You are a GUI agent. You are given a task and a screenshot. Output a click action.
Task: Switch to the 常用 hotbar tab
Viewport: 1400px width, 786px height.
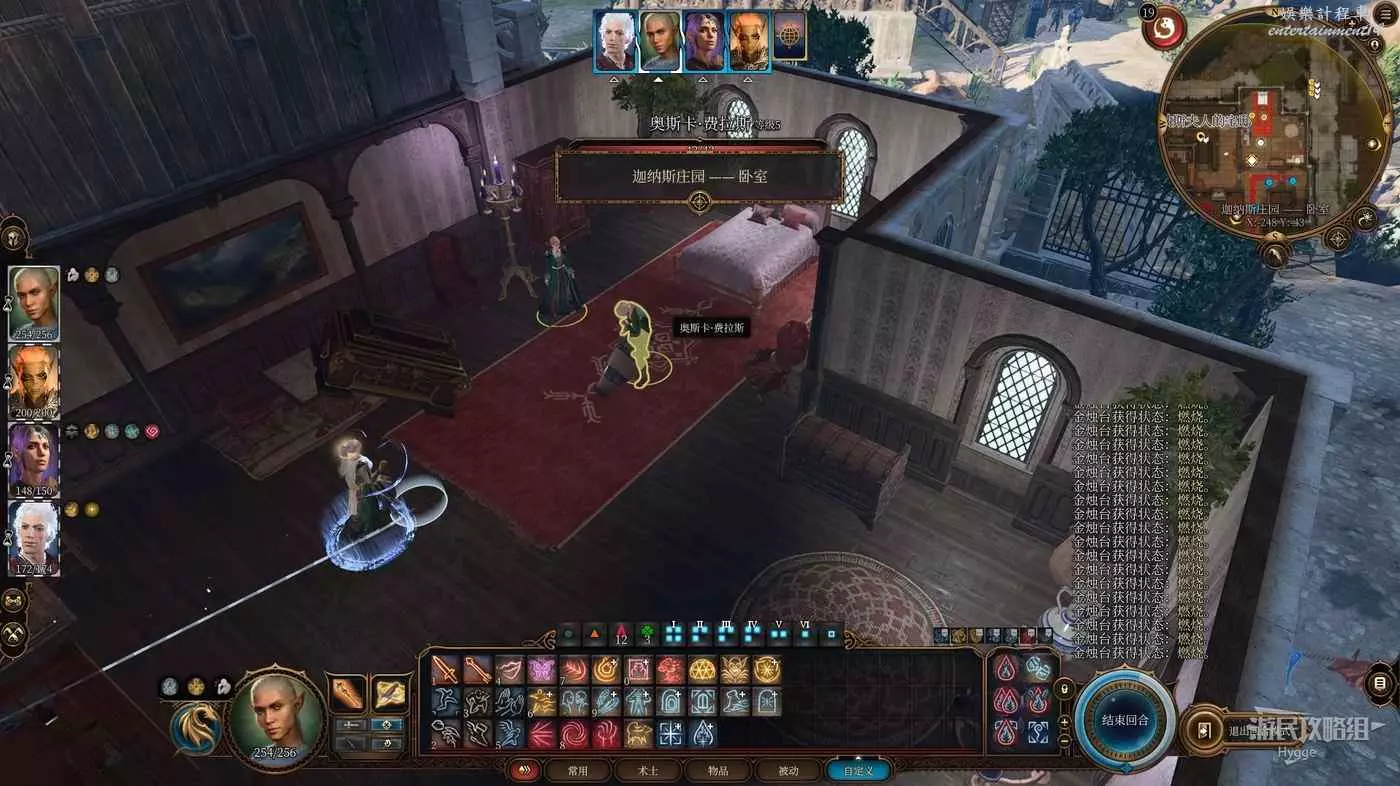point(578,771)
